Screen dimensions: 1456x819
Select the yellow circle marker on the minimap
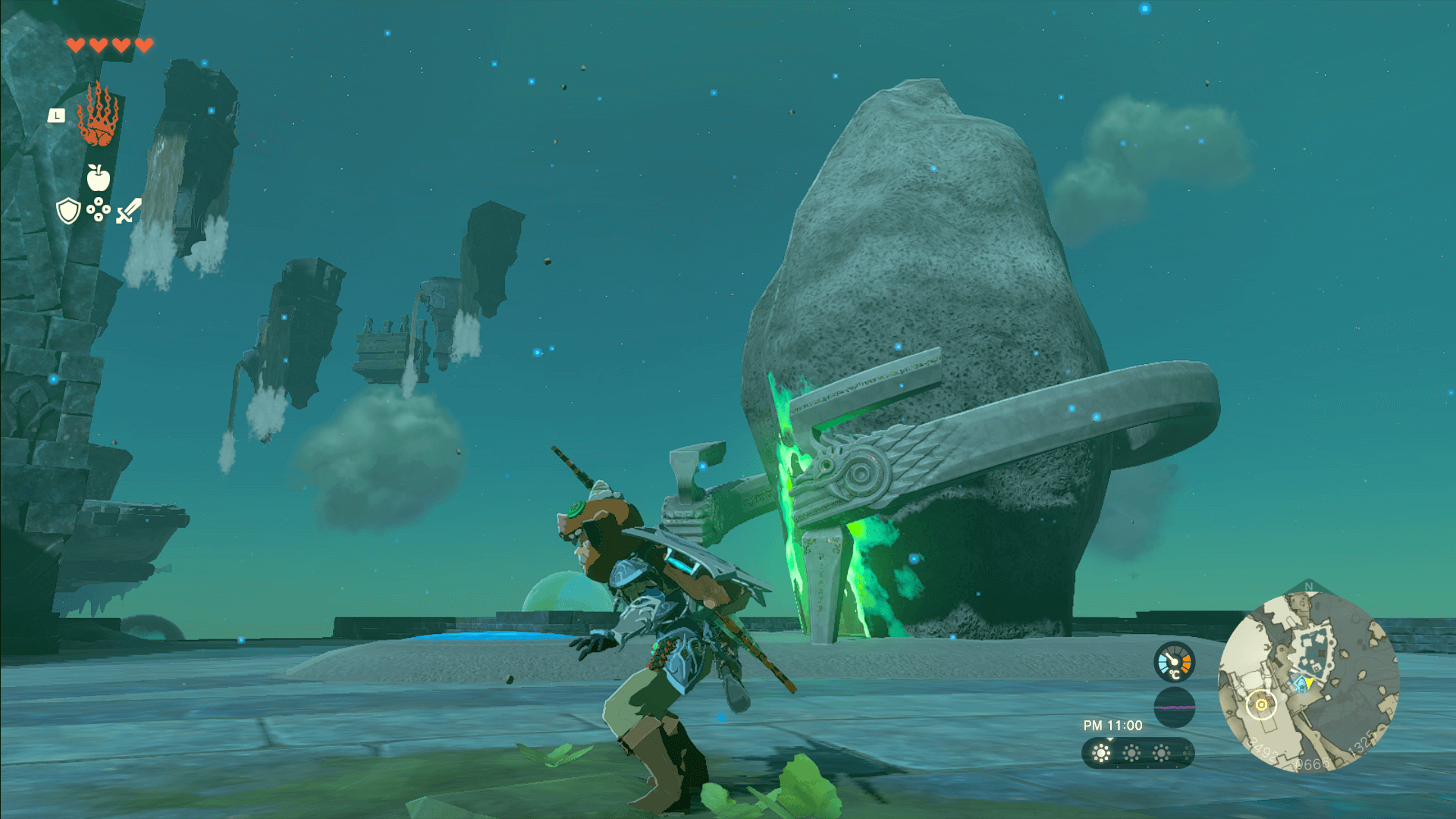pos(1261,704)
